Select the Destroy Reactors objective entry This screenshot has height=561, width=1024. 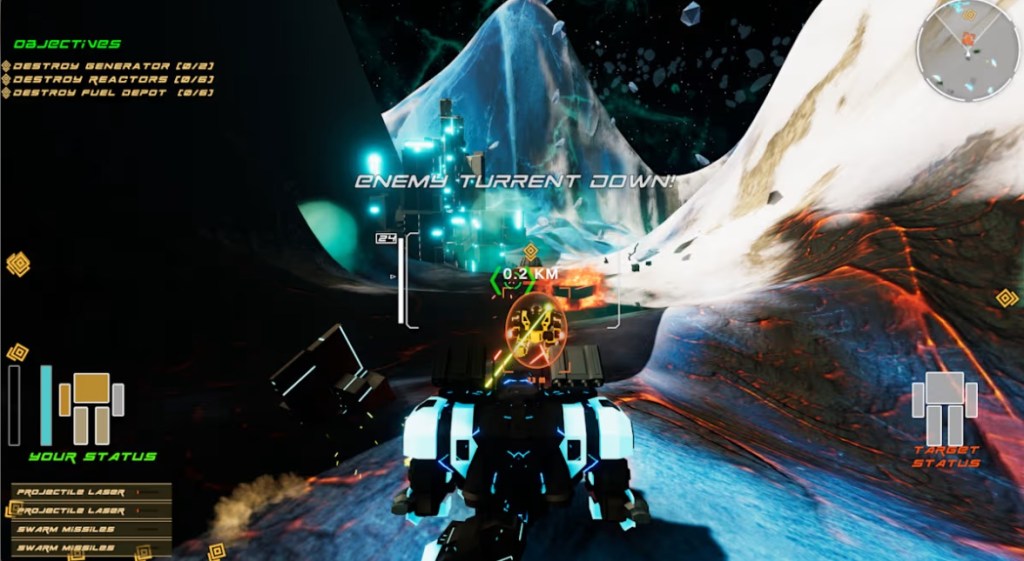coord(110,79)
